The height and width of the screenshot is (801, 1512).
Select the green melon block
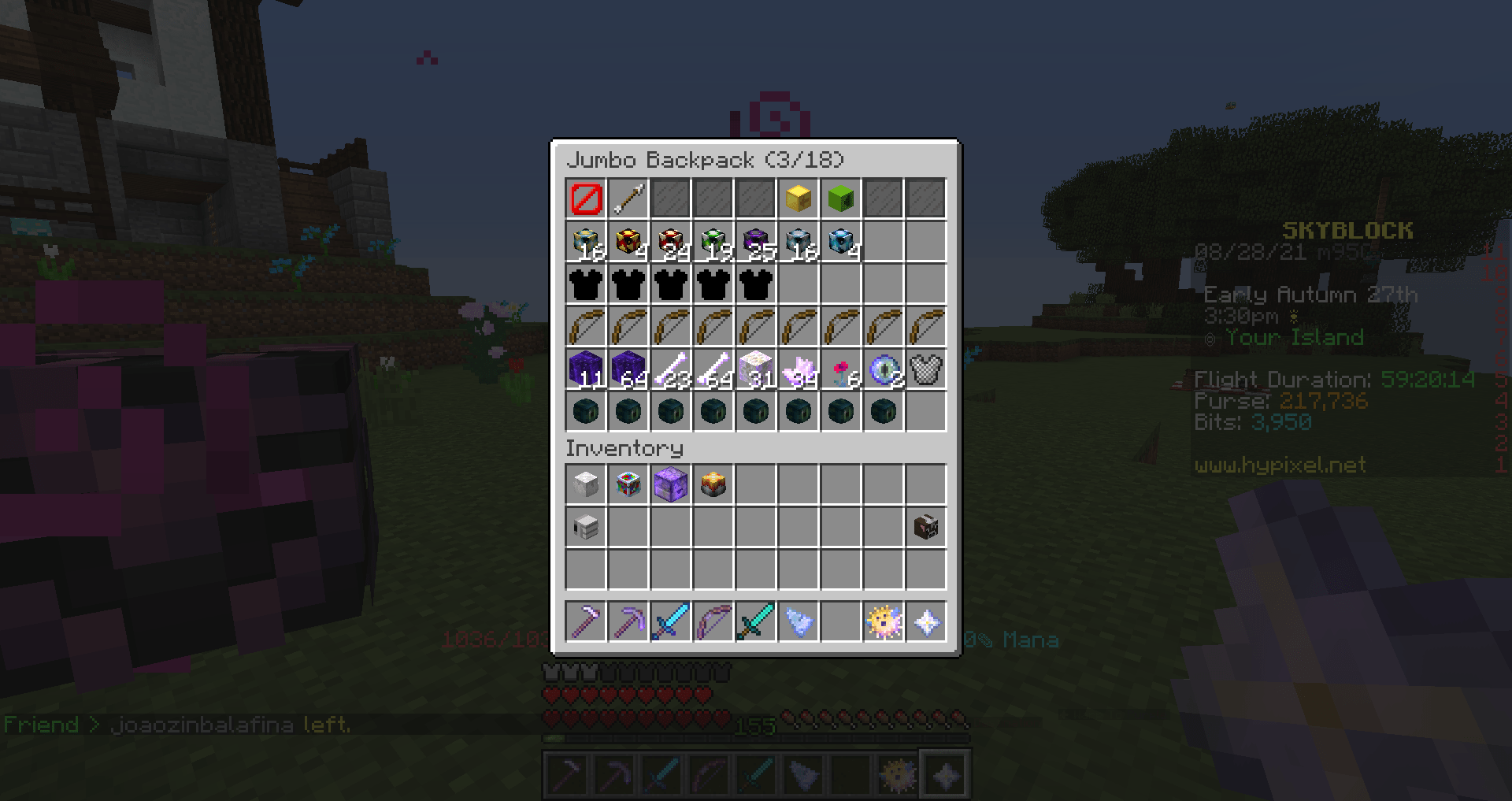point(841,198)
